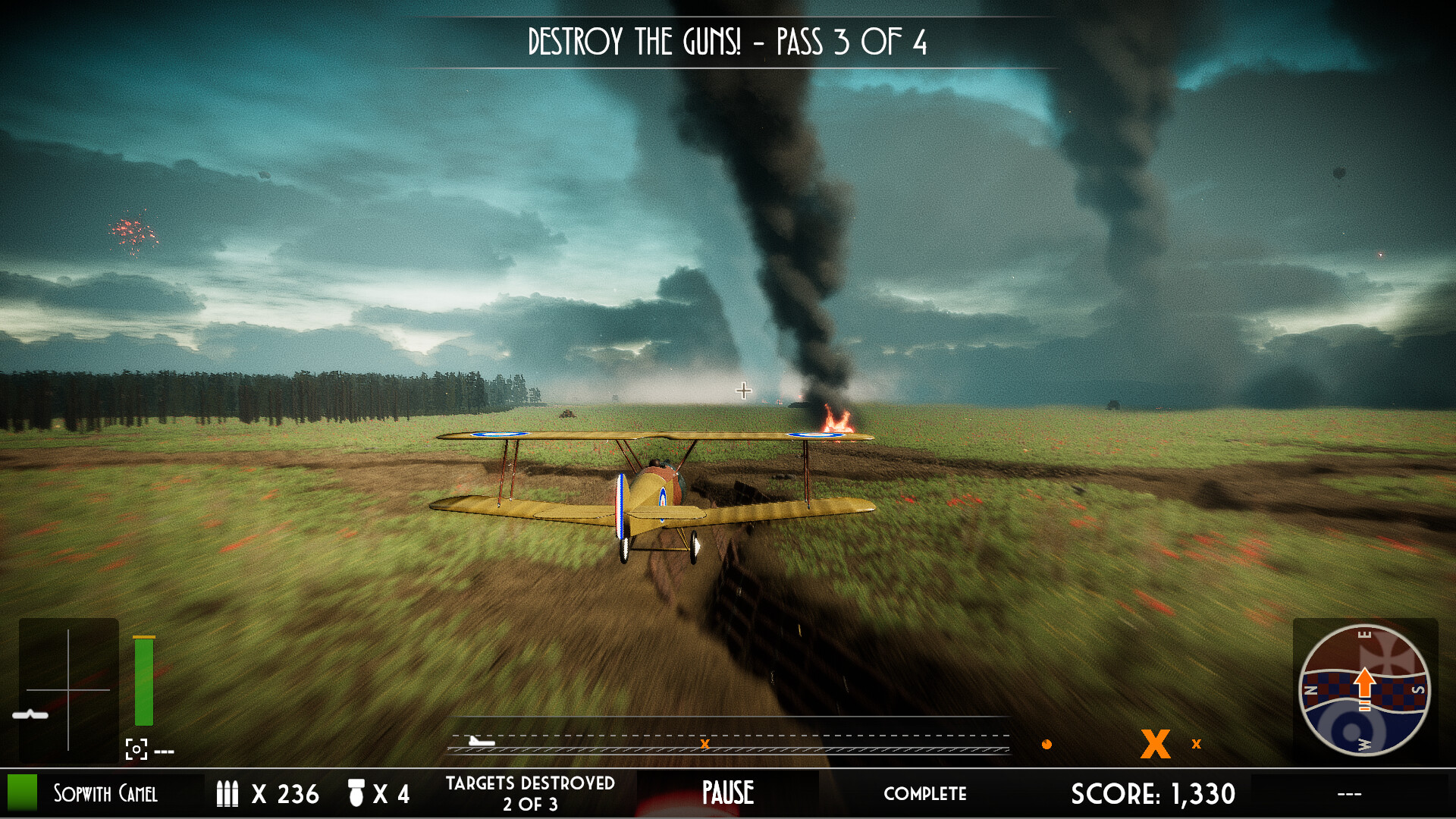Screen dimensions: 1456x819
Task: Click the bullet ammunition counter icon
Action: click(x=227, y=794)
